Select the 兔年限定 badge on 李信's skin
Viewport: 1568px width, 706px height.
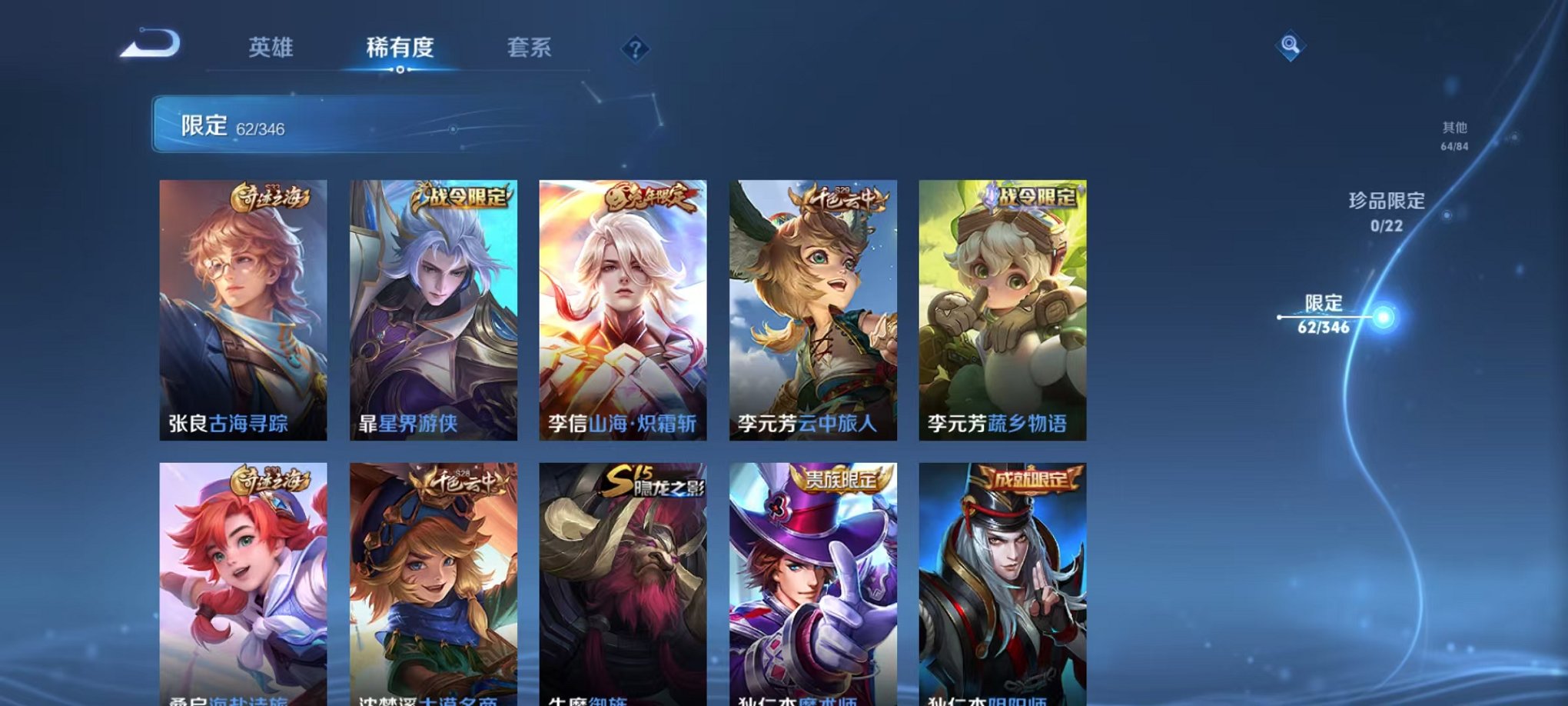tap(653, 198)
